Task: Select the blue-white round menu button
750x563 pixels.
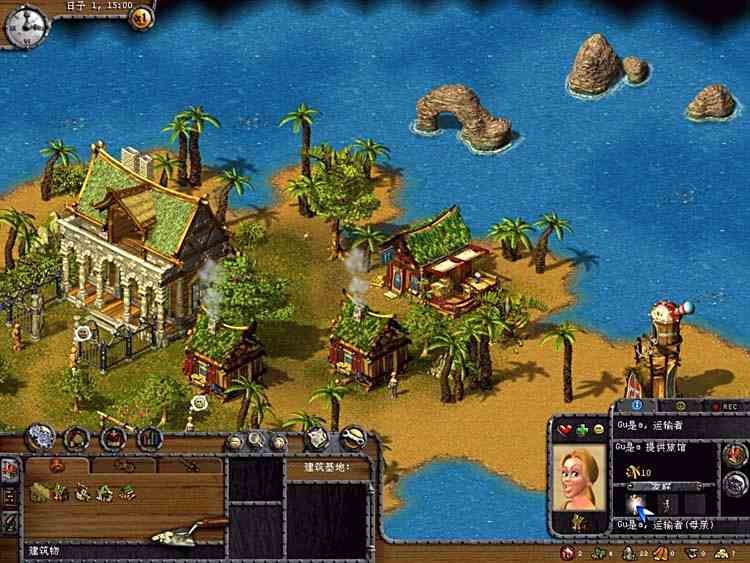Action: tap(41, 437)
